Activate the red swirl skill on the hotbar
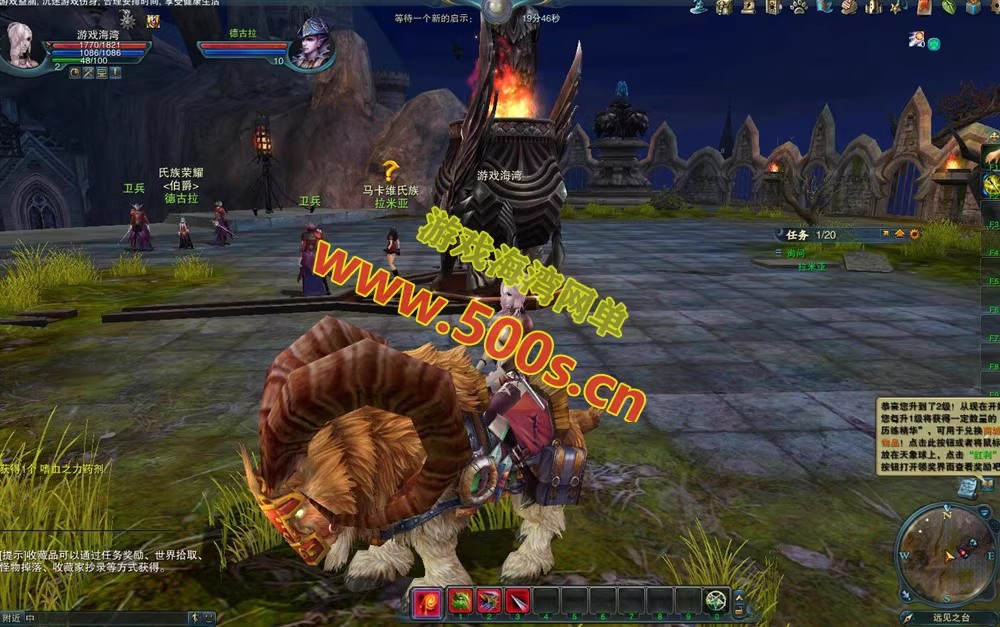This screenshot has width=1000, height=627. 426,601
